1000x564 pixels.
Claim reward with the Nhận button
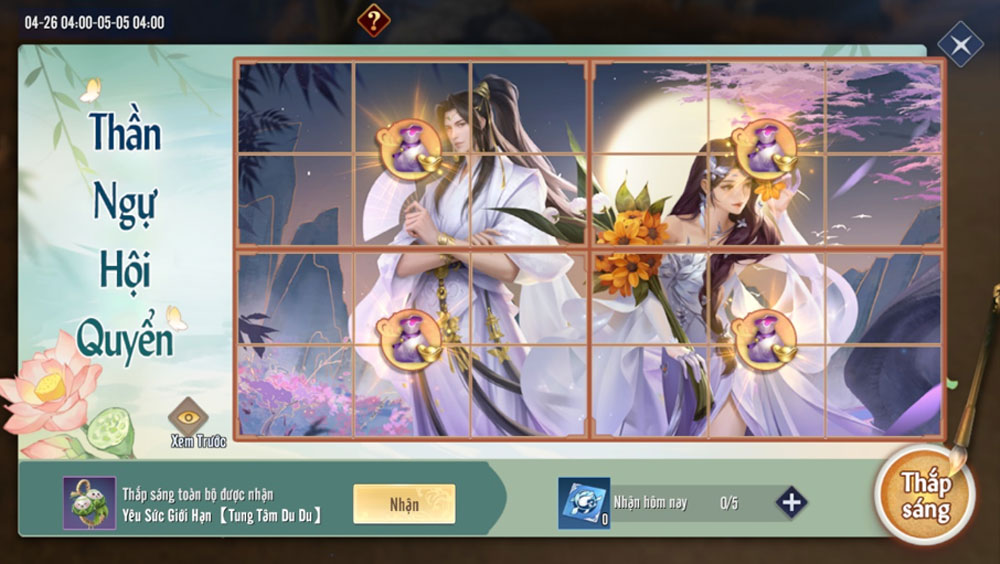pyautogui.click(x=404, y=504)
